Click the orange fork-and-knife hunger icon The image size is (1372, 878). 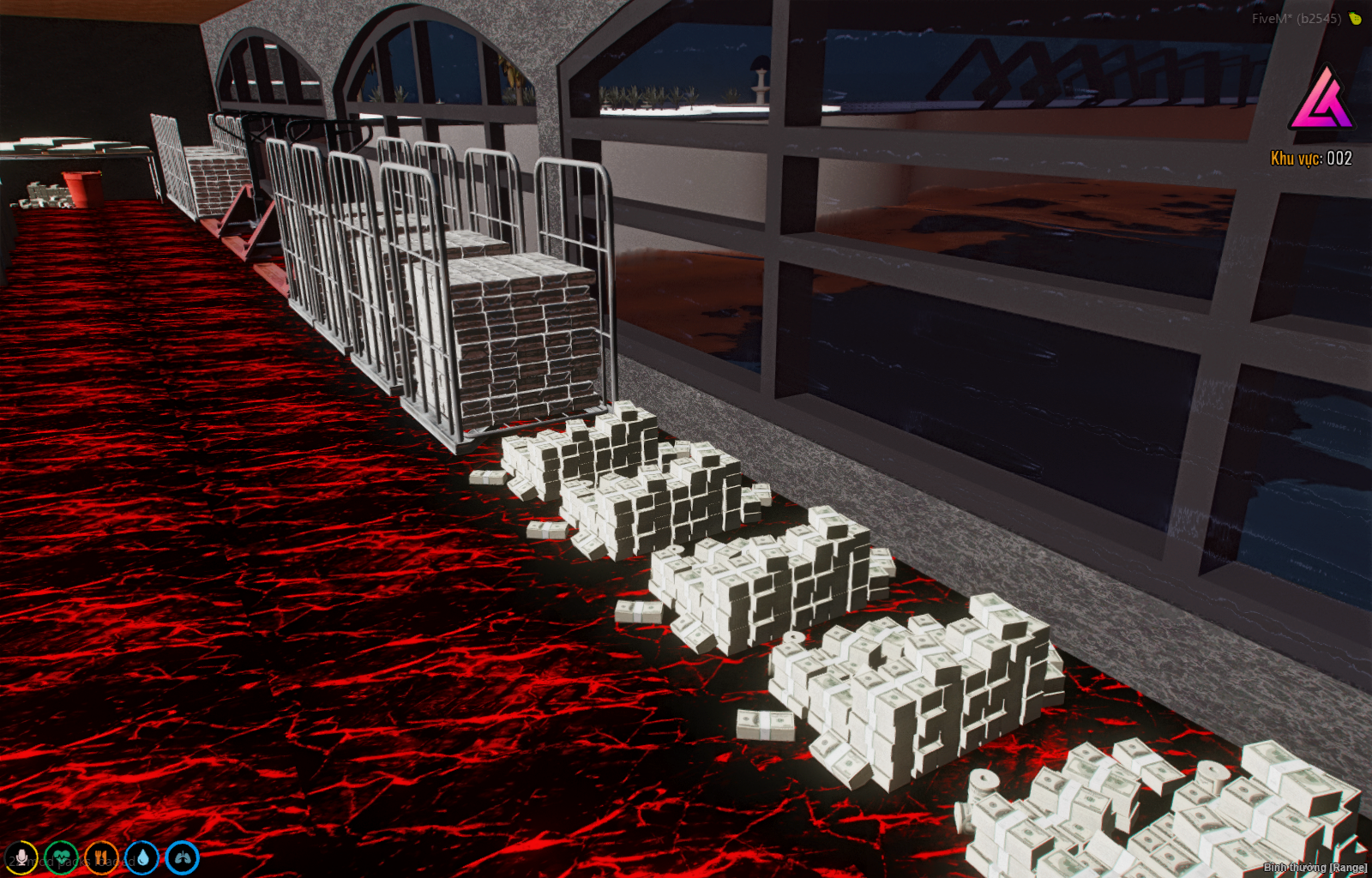pyautogui.click(x=101, y=857)
